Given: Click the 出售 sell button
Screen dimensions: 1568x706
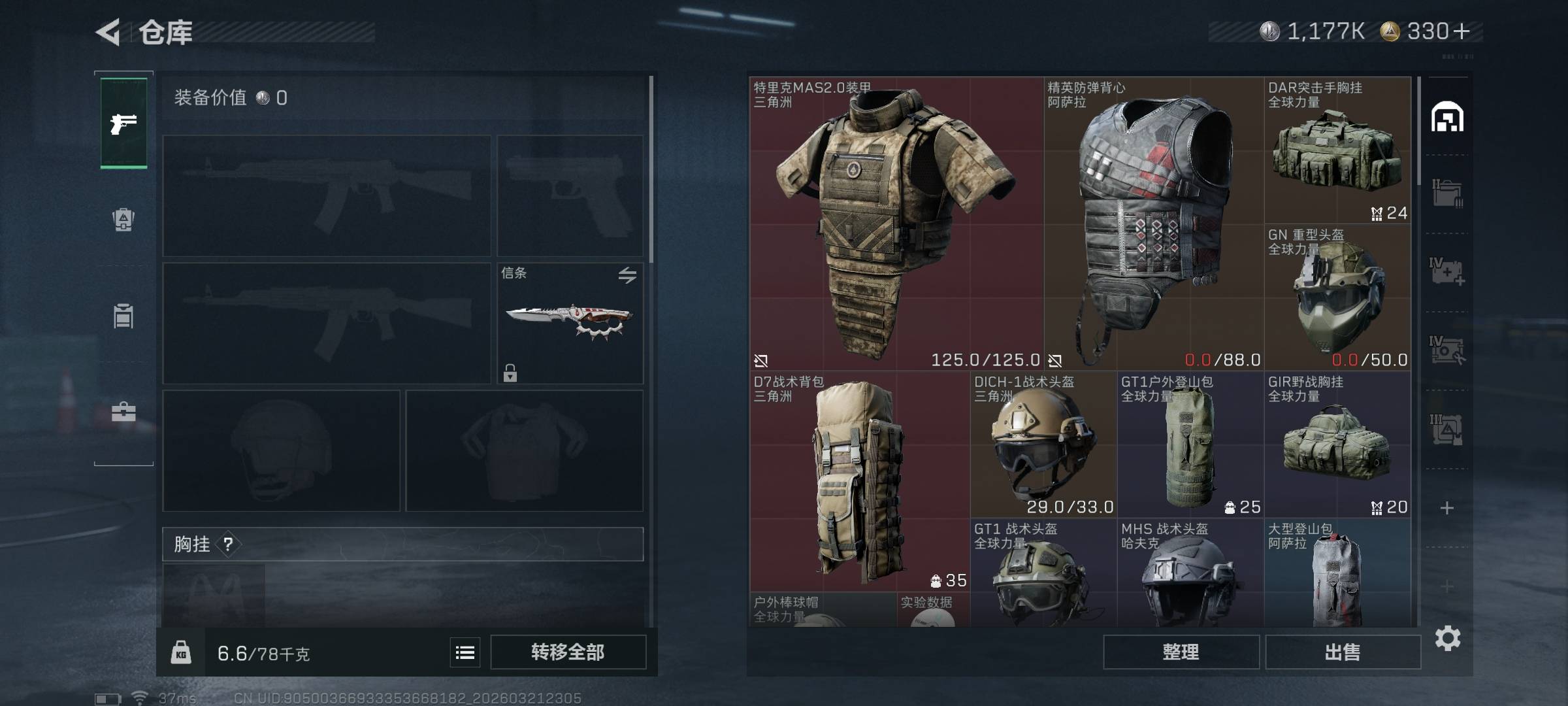Looking at the screenshot, I should click(x=1343, y=652).
